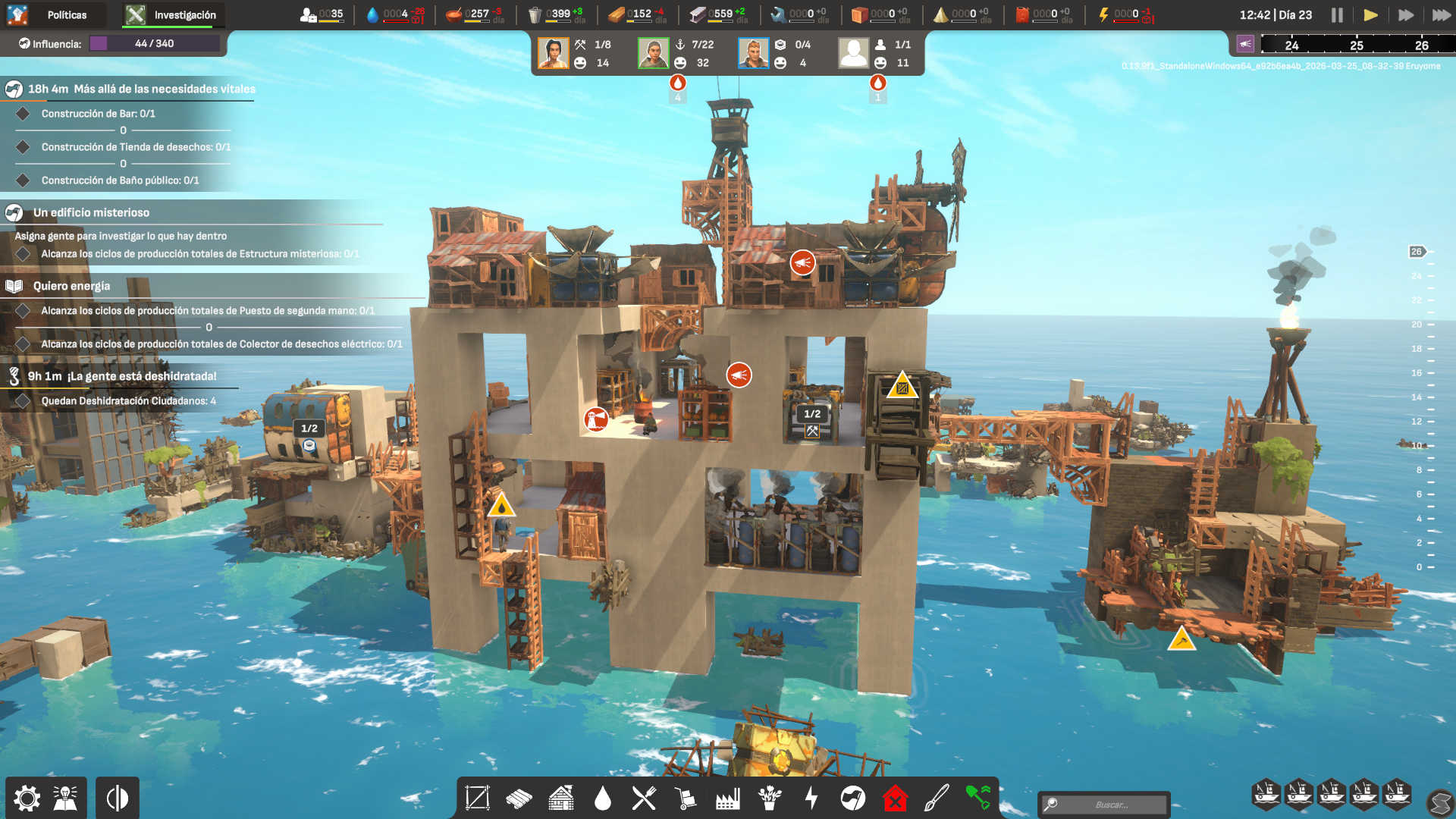1456x819 pixels.
Task: Select the paintbrush tool
Action: [x=937, y=798]
